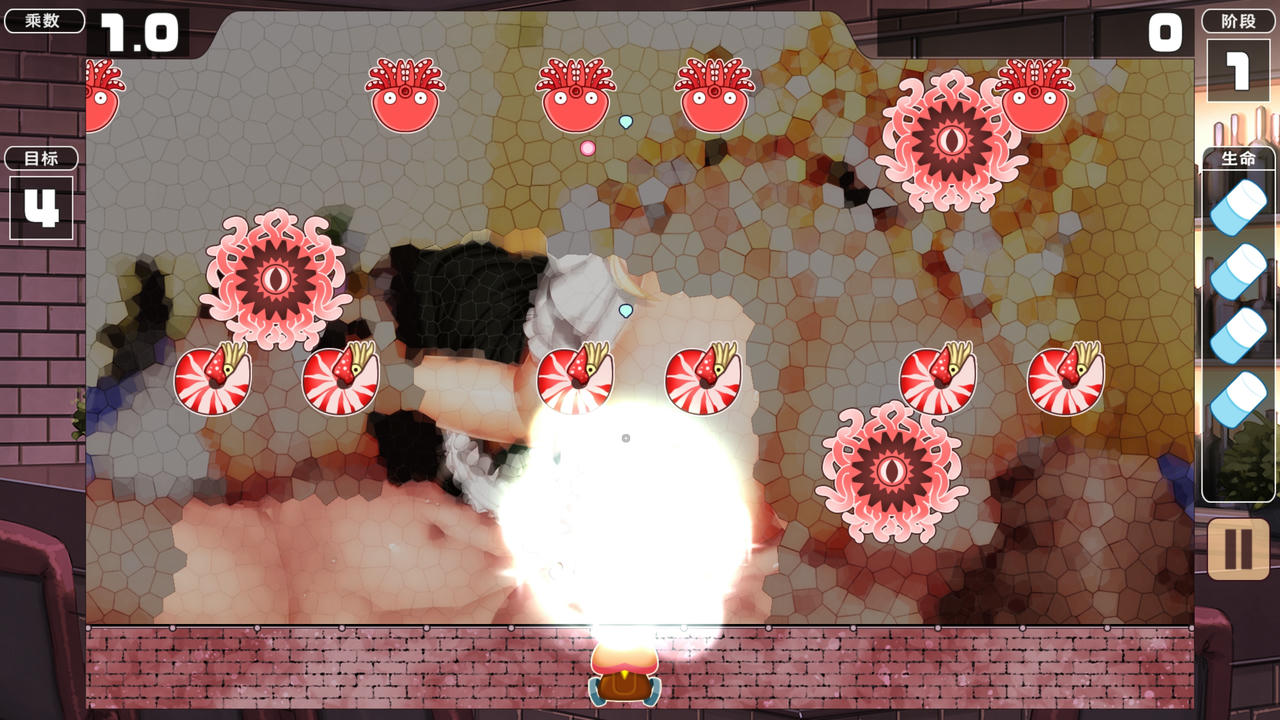This screenshot has width=1280, height=720.
Task: Click the score 0 at top right
Action: (1163, 33)
